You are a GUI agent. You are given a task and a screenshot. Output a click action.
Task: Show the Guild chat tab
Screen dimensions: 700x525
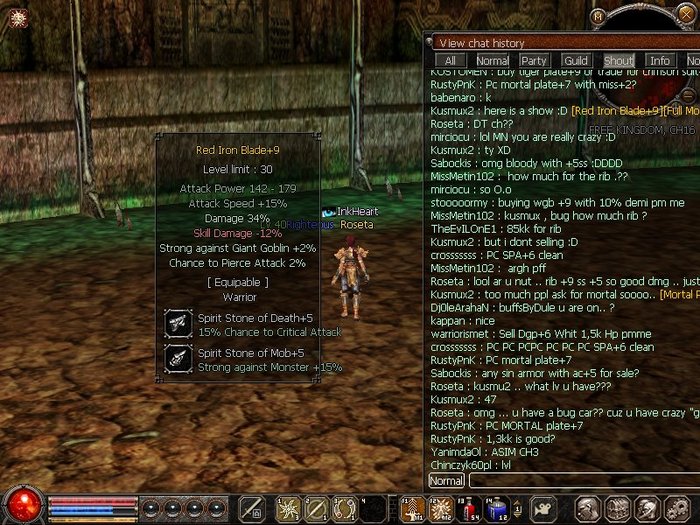(576, 61)
